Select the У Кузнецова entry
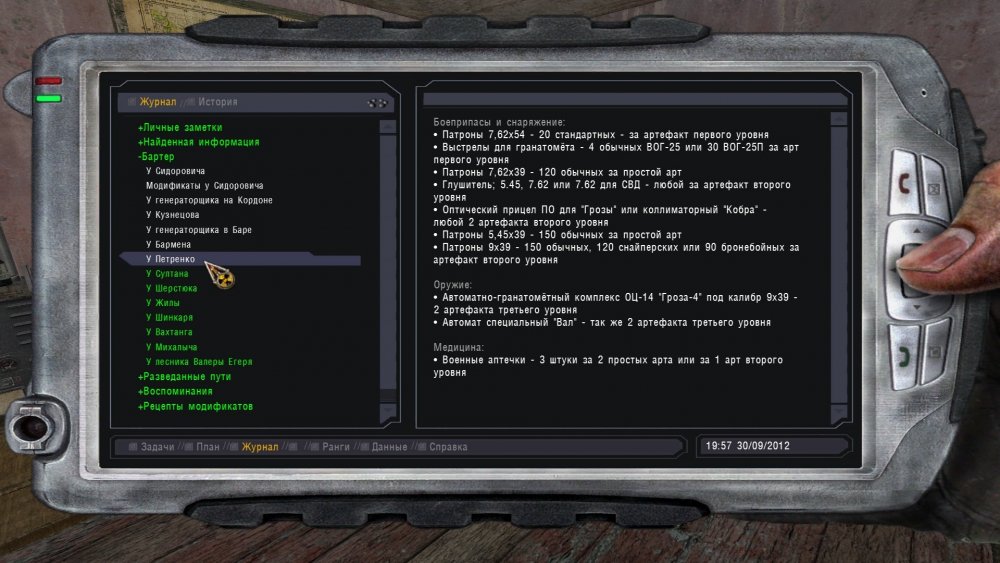The width and height of the screenshot is (1000, 563). [172, 215]
